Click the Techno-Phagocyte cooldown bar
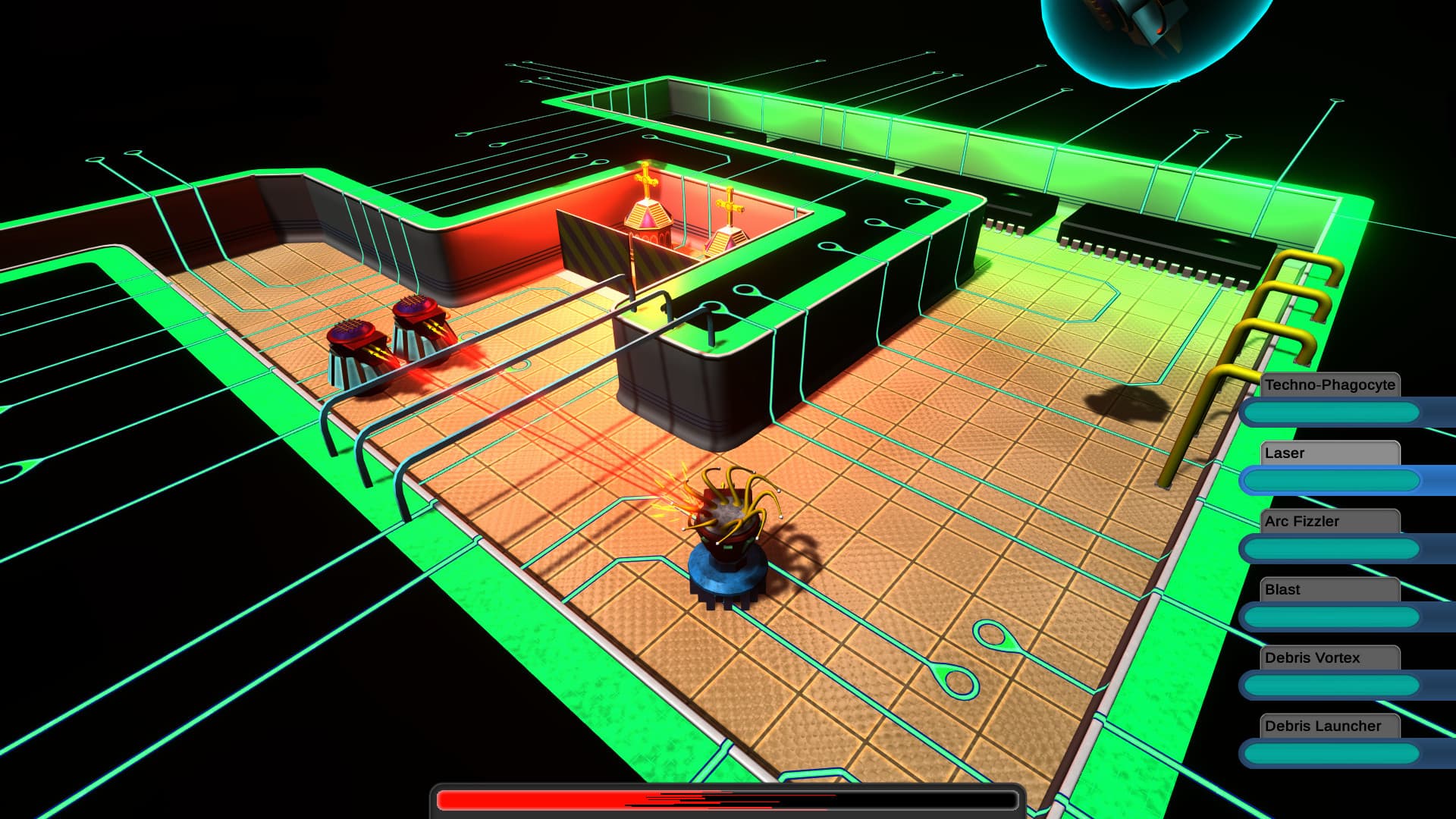The image size is (1456, 819). [x=1331, y=412]
